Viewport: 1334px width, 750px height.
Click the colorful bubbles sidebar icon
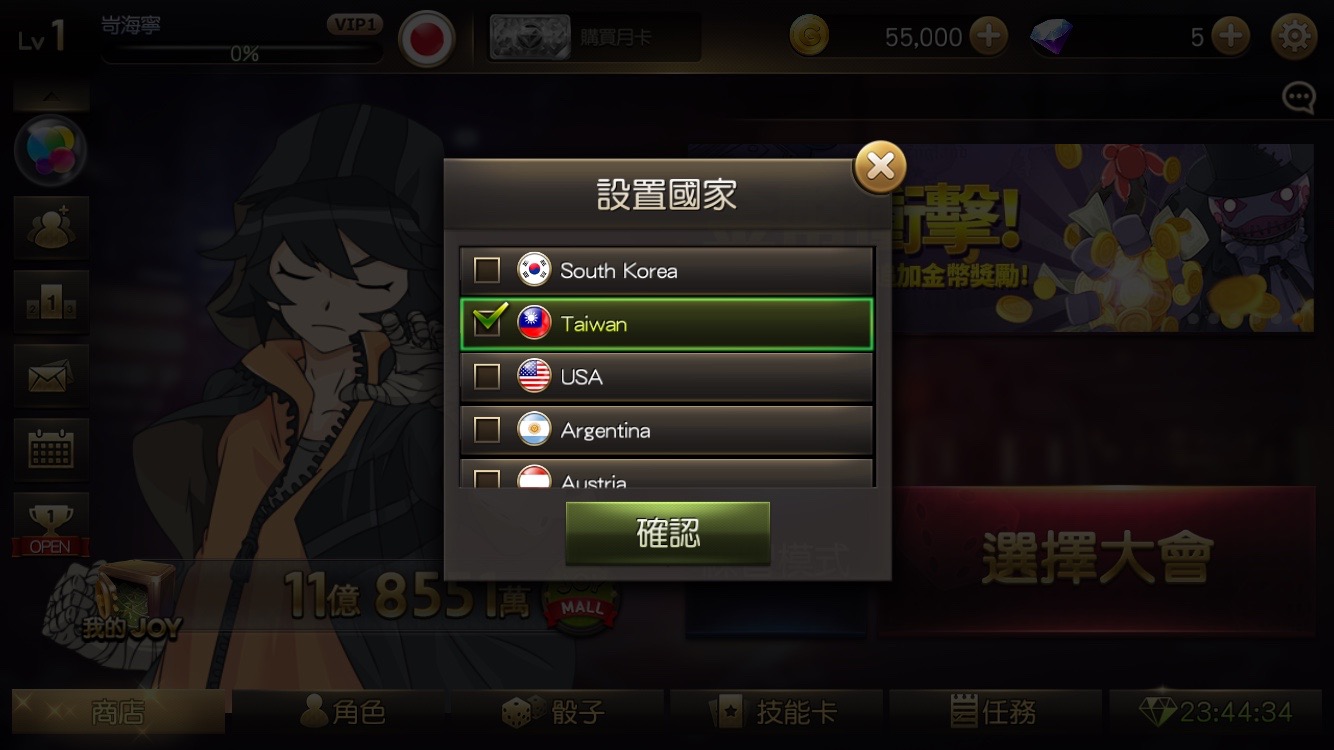51,150
